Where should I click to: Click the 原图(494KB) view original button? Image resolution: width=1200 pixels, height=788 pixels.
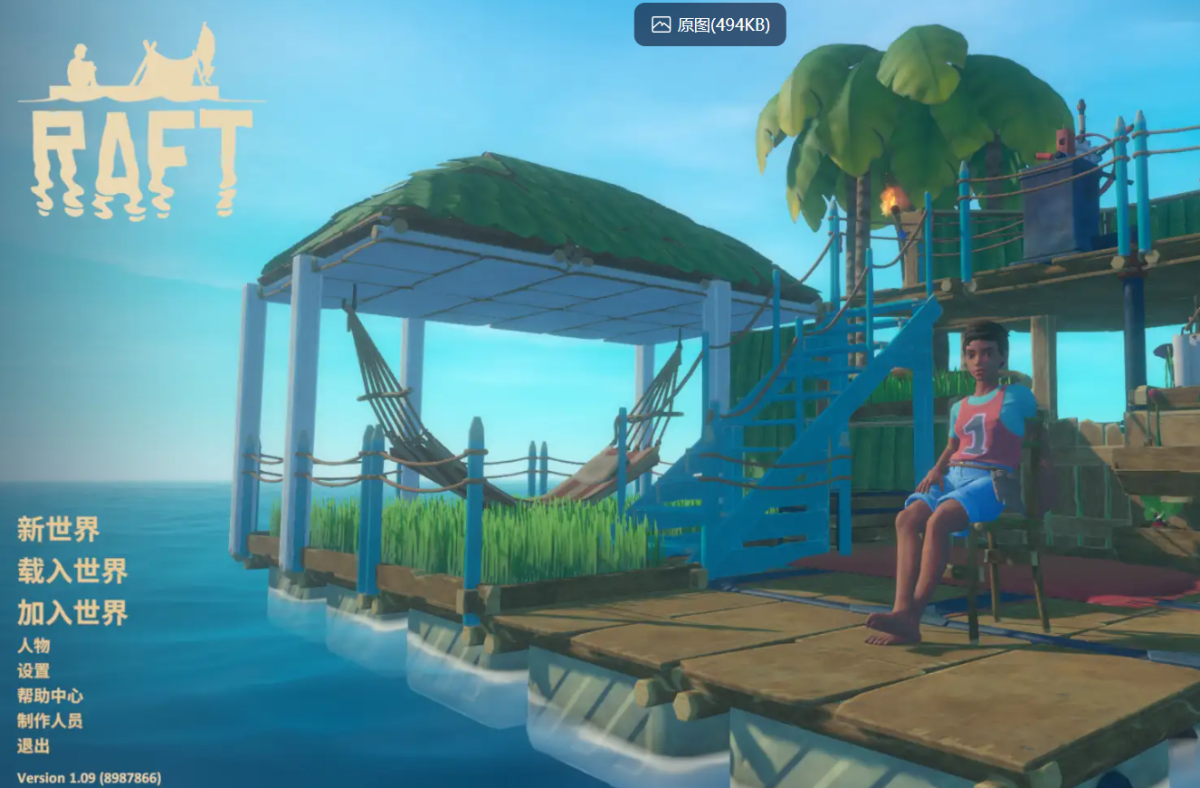[x=710, y=25]
